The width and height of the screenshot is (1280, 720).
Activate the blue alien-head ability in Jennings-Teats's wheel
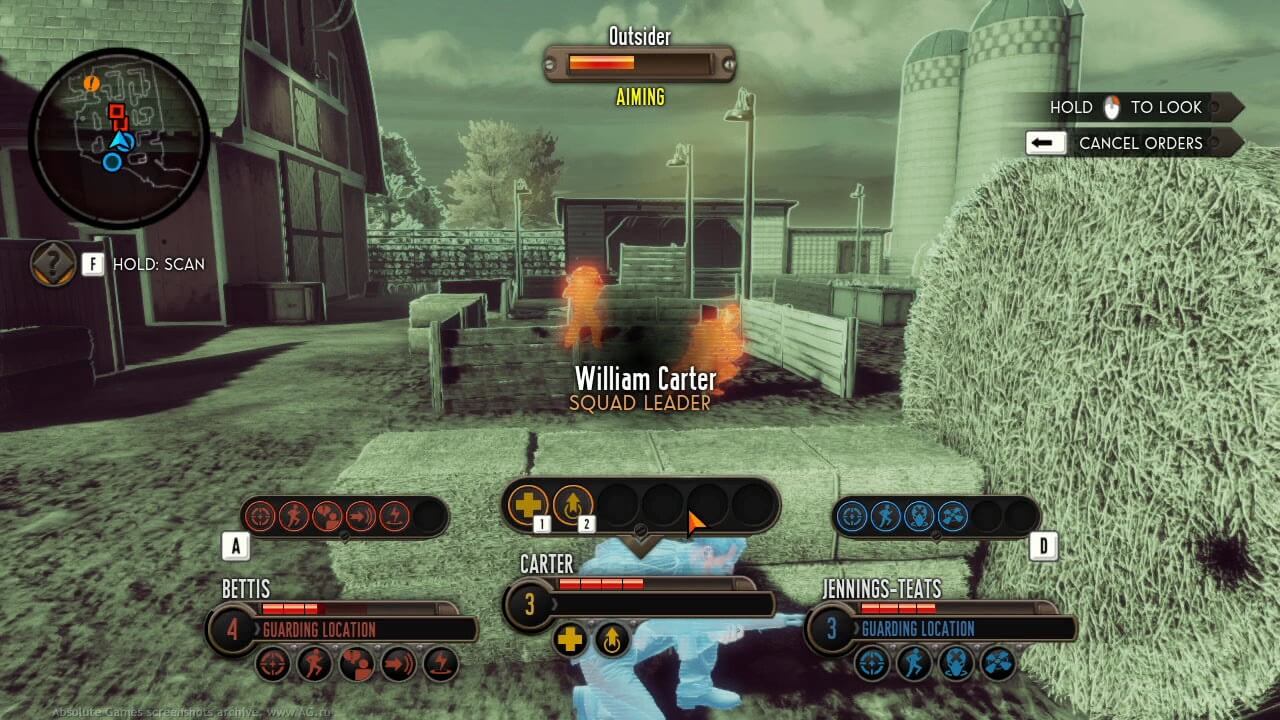tap(919, 516)
